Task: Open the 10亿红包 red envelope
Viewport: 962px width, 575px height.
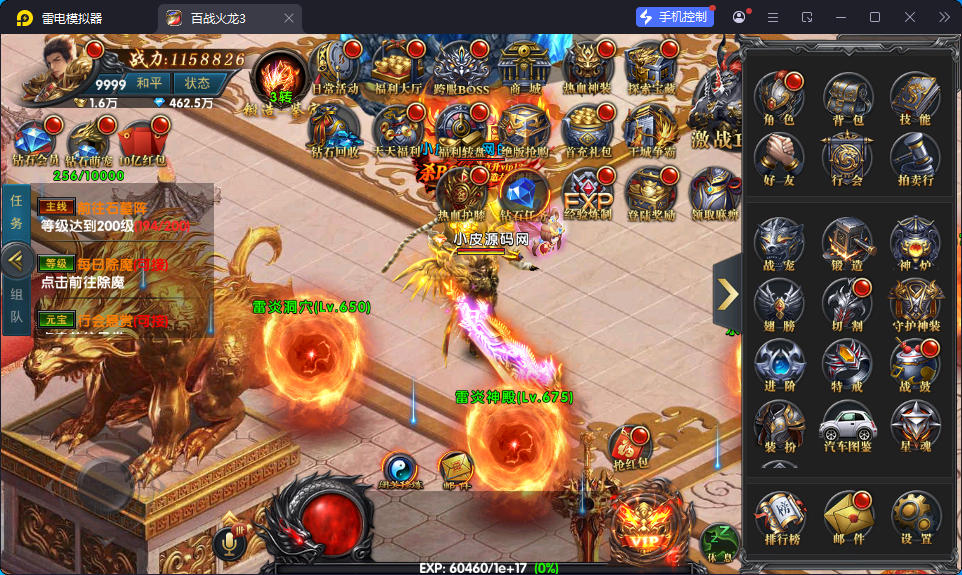Action: coord(141,142)
